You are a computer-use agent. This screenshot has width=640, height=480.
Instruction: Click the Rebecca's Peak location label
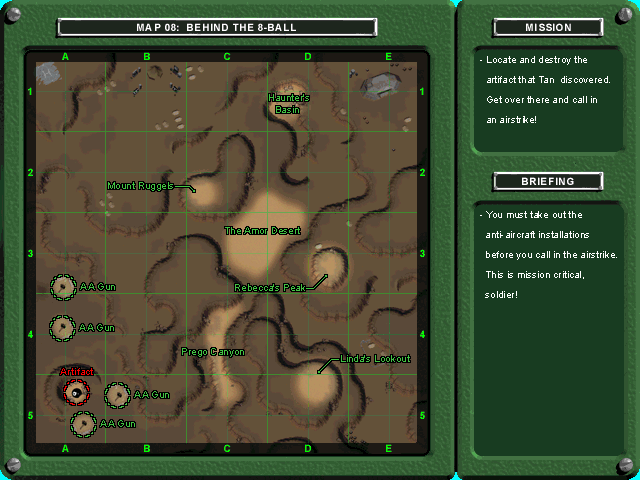[x=269, y=287]
